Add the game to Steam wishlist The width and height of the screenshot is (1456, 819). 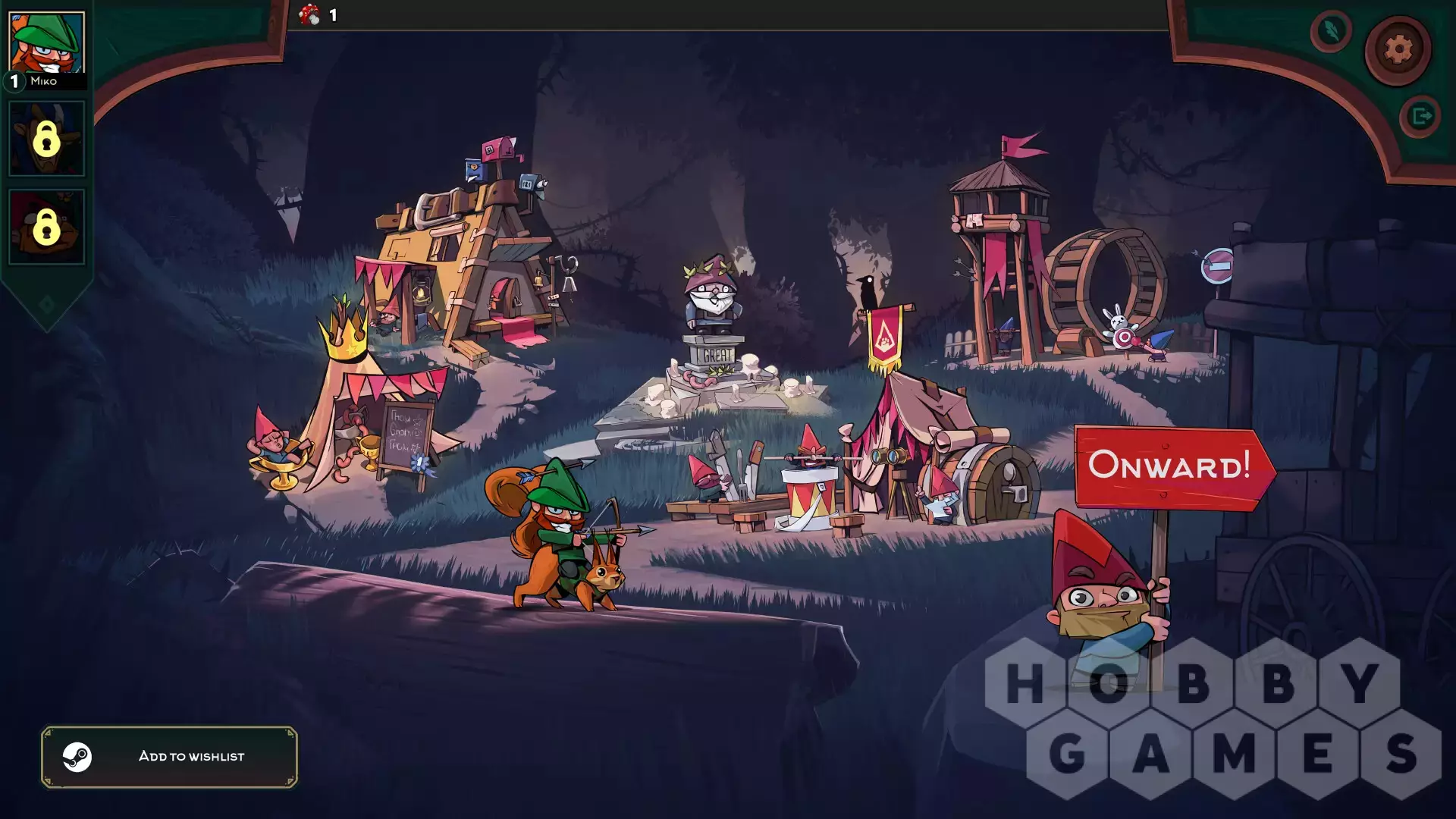point(169,756)
